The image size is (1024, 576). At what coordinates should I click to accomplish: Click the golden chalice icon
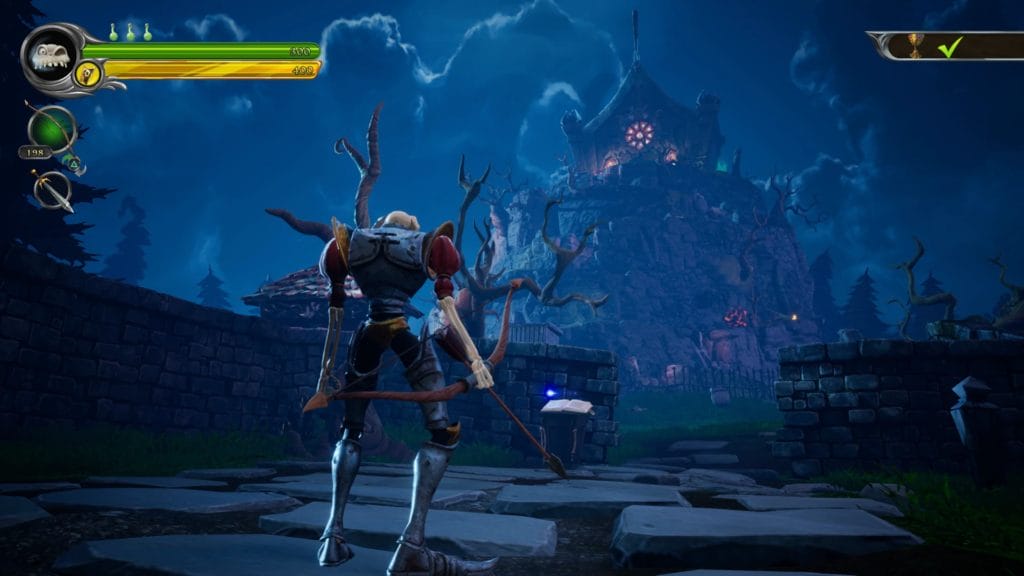click(914, 45)
